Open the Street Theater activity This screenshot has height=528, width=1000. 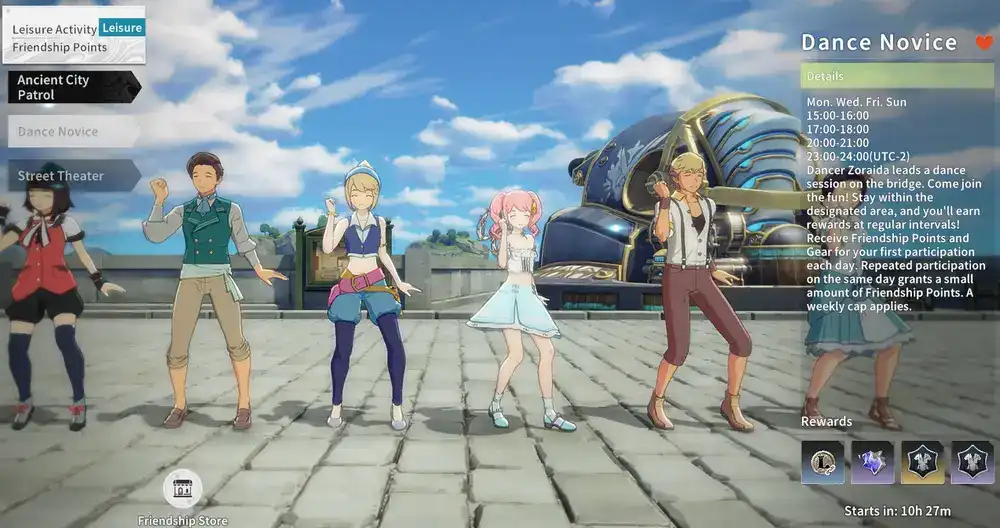pos(70,176)
